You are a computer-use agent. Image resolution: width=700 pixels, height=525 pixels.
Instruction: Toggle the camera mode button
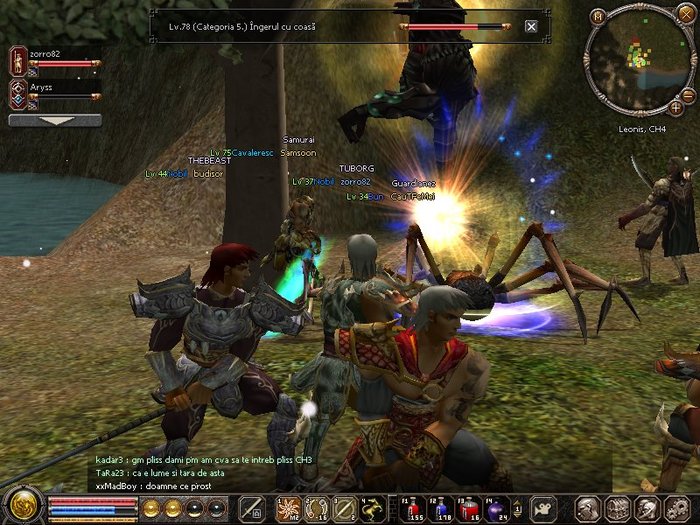pos(544,507)
